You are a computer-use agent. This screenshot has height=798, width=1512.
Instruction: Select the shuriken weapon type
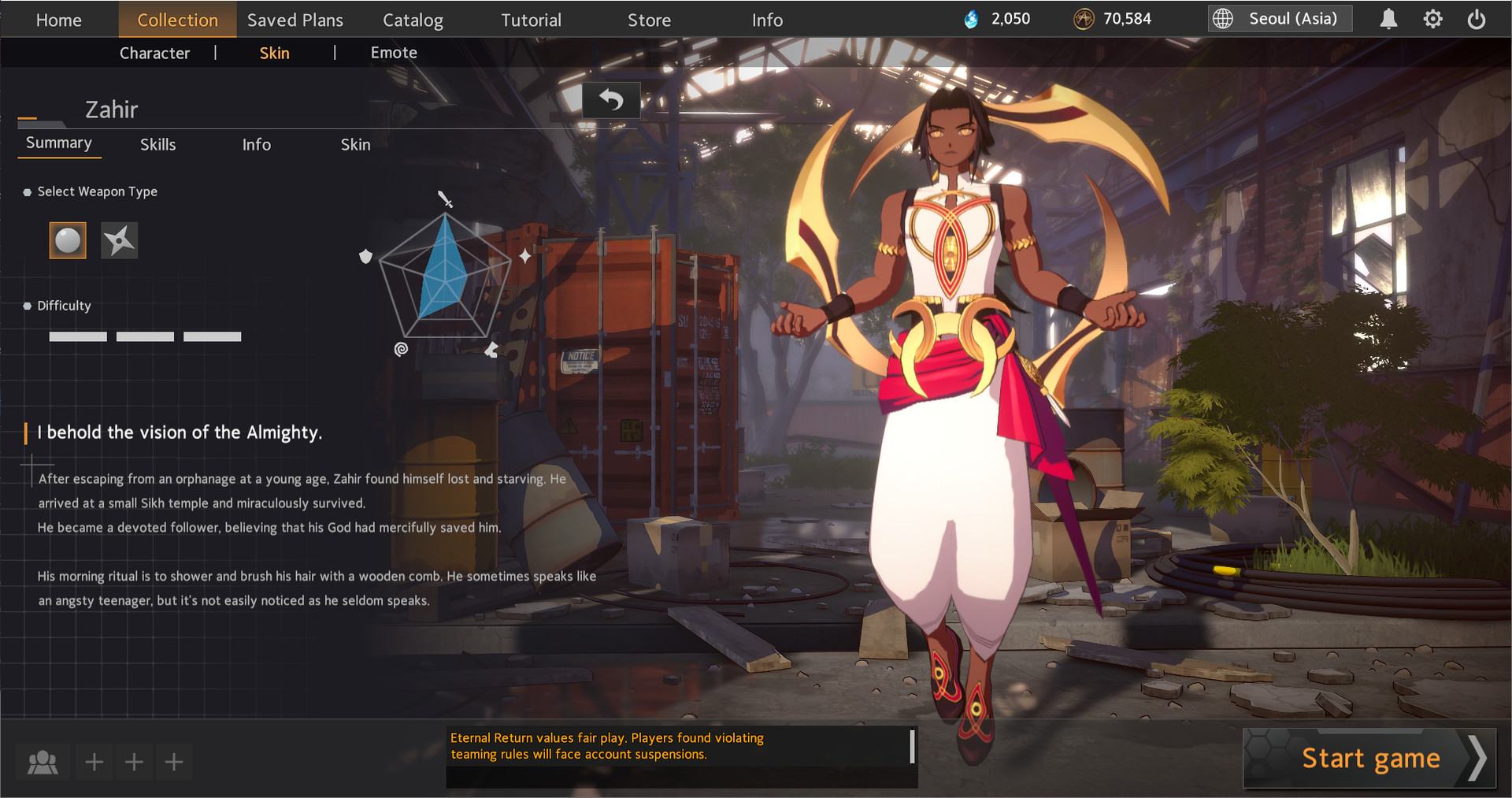[120, 240]
